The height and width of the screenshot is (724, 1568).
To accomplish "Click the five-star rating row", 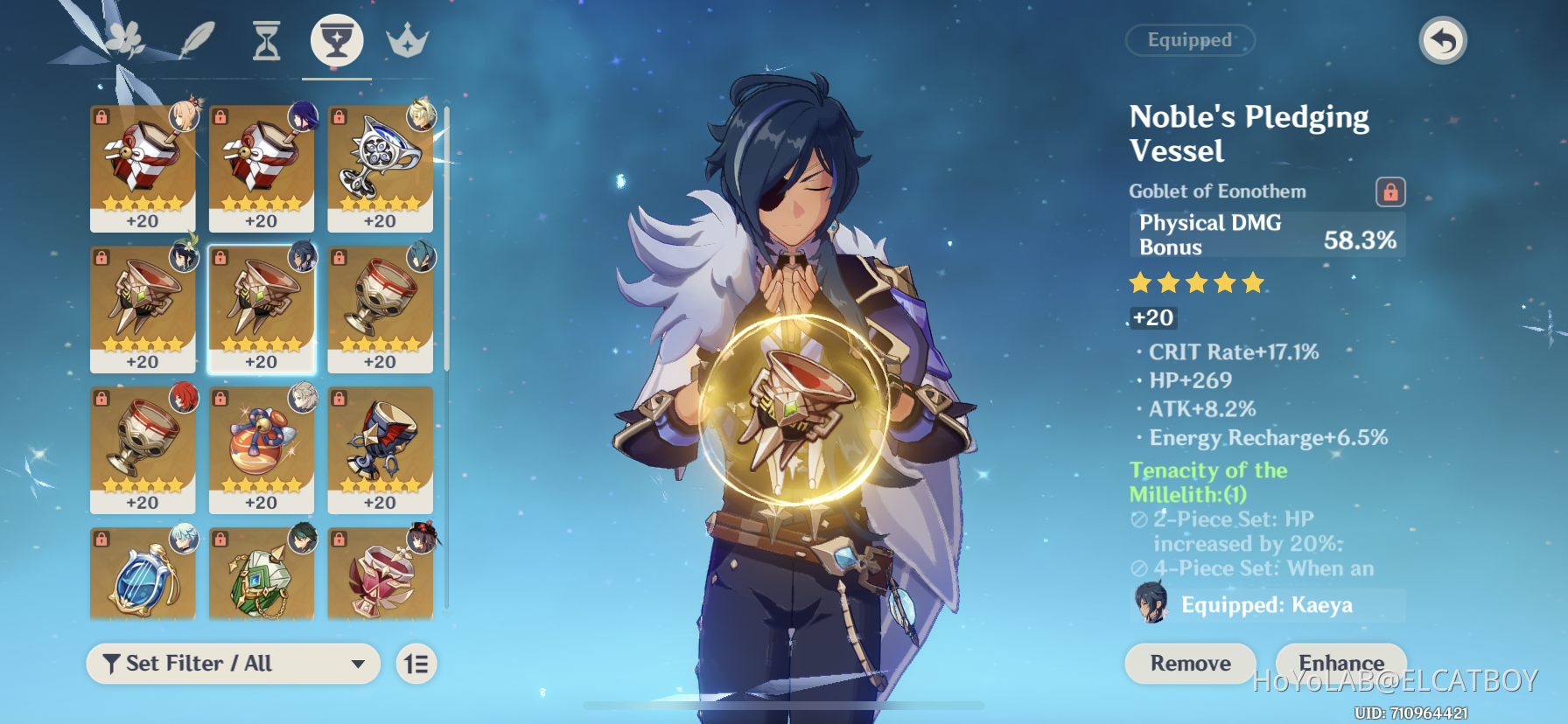I will 1195,282.
